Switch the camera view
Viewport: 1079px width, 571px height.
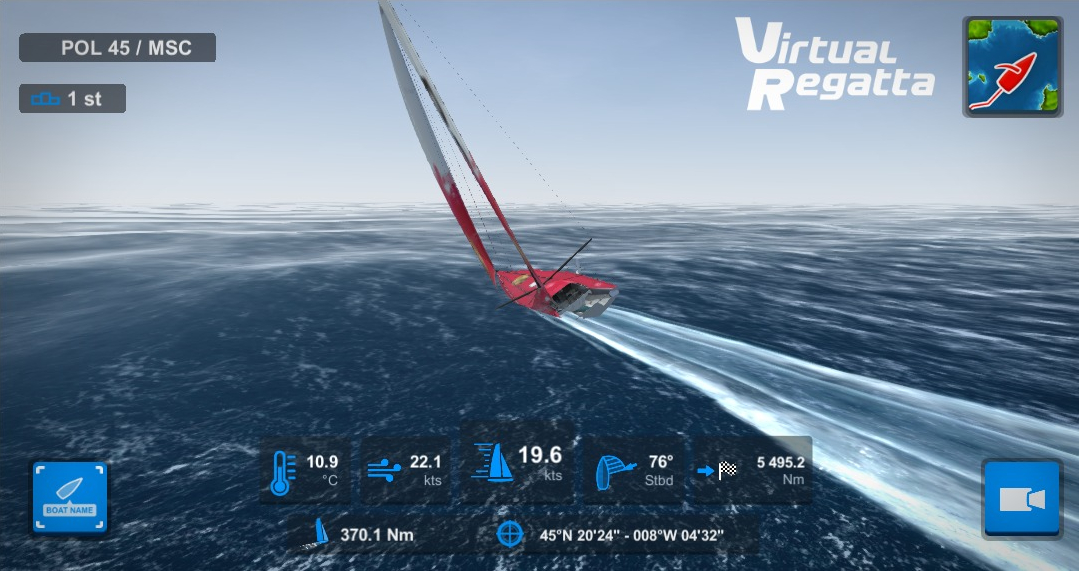[1021, 499]
